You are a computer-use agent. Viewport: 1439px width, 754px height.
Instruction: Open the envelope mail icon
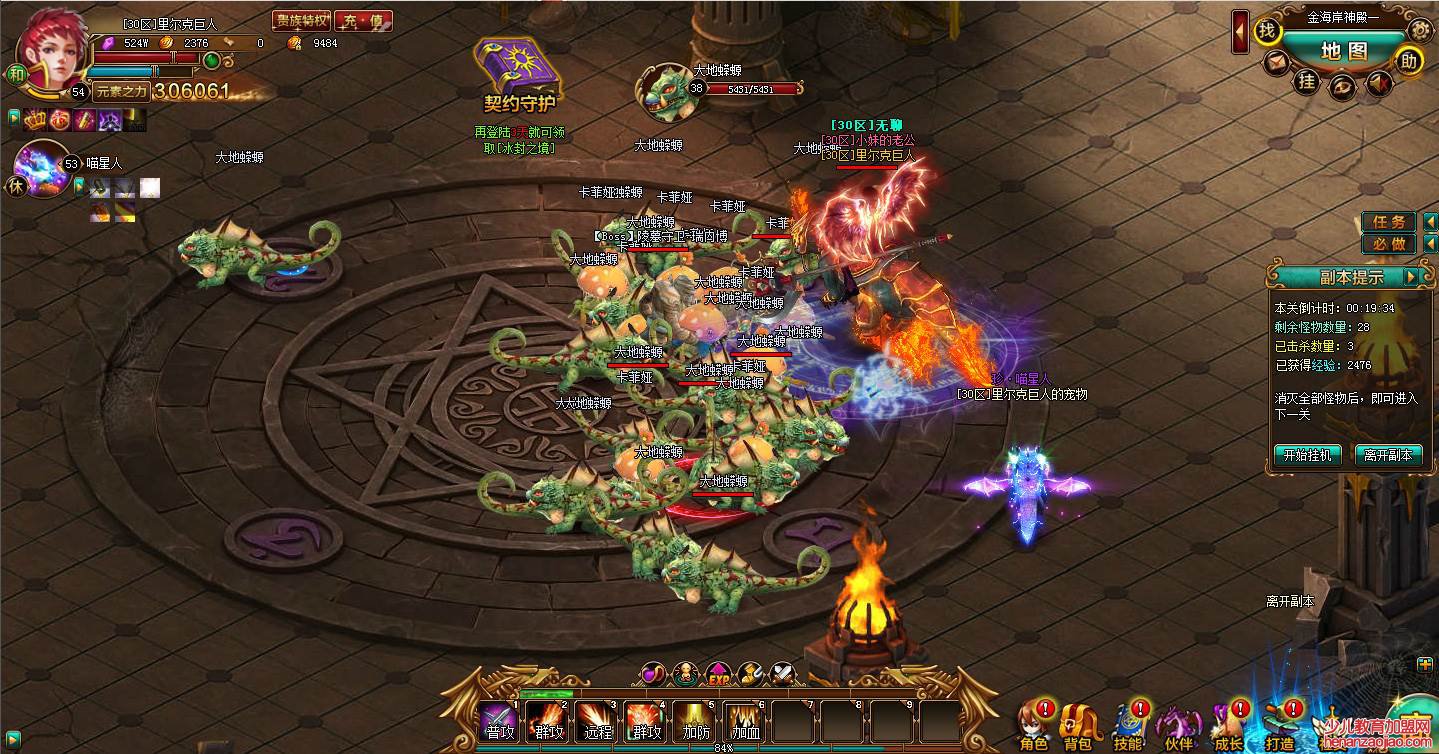(1275, 63)
